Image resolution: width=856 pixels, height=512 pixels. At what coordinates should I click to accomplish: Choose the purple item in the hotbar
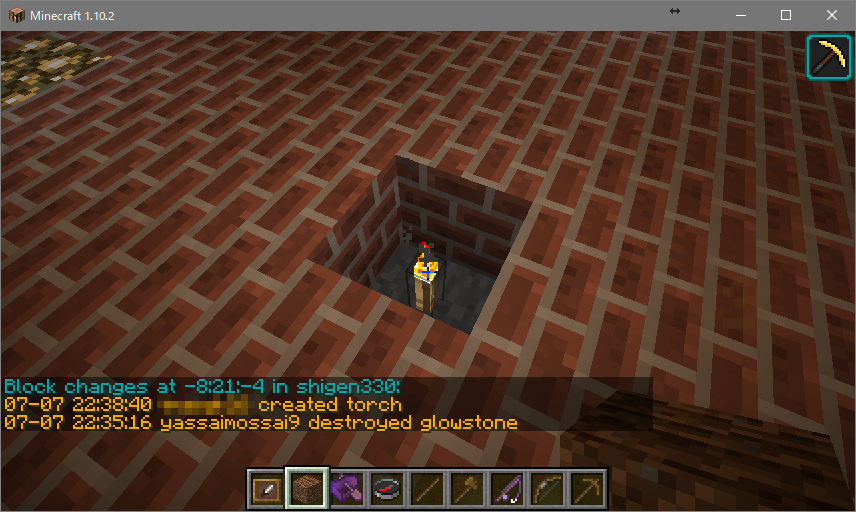pos(346,489)
